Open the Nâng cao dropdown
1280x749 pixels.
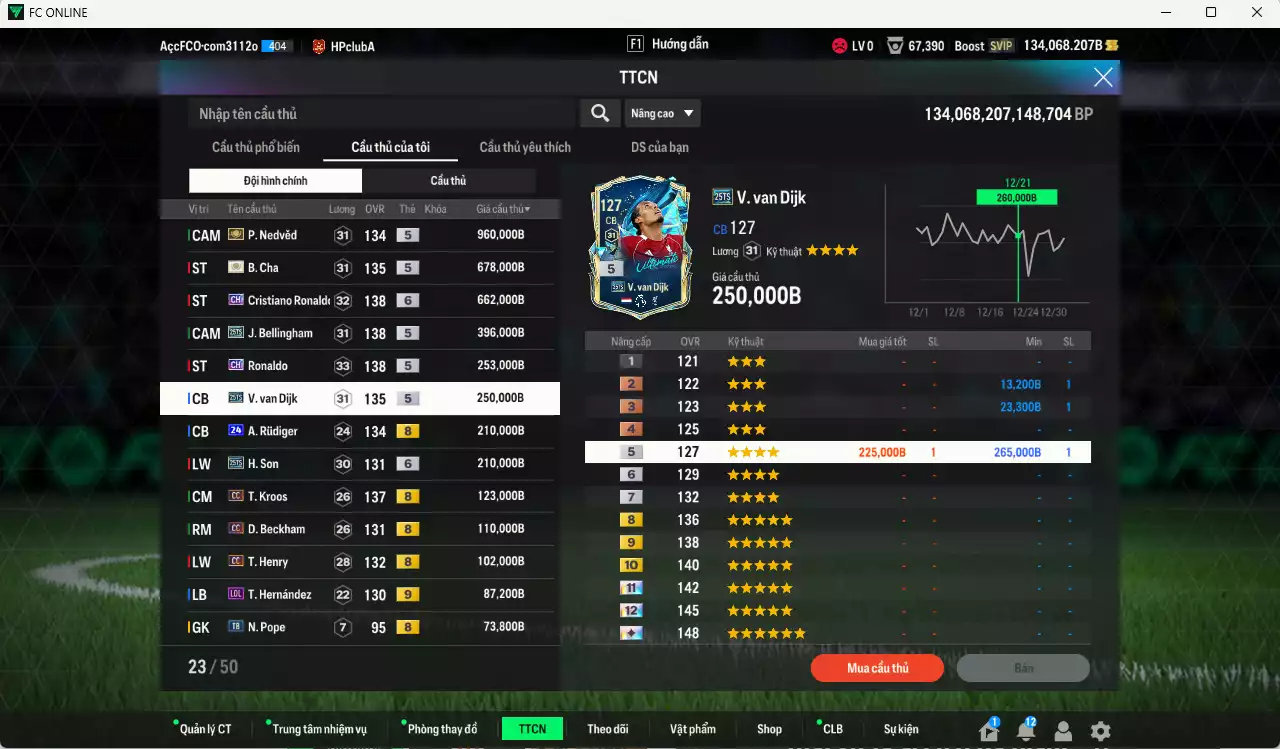tap(662, 113)
